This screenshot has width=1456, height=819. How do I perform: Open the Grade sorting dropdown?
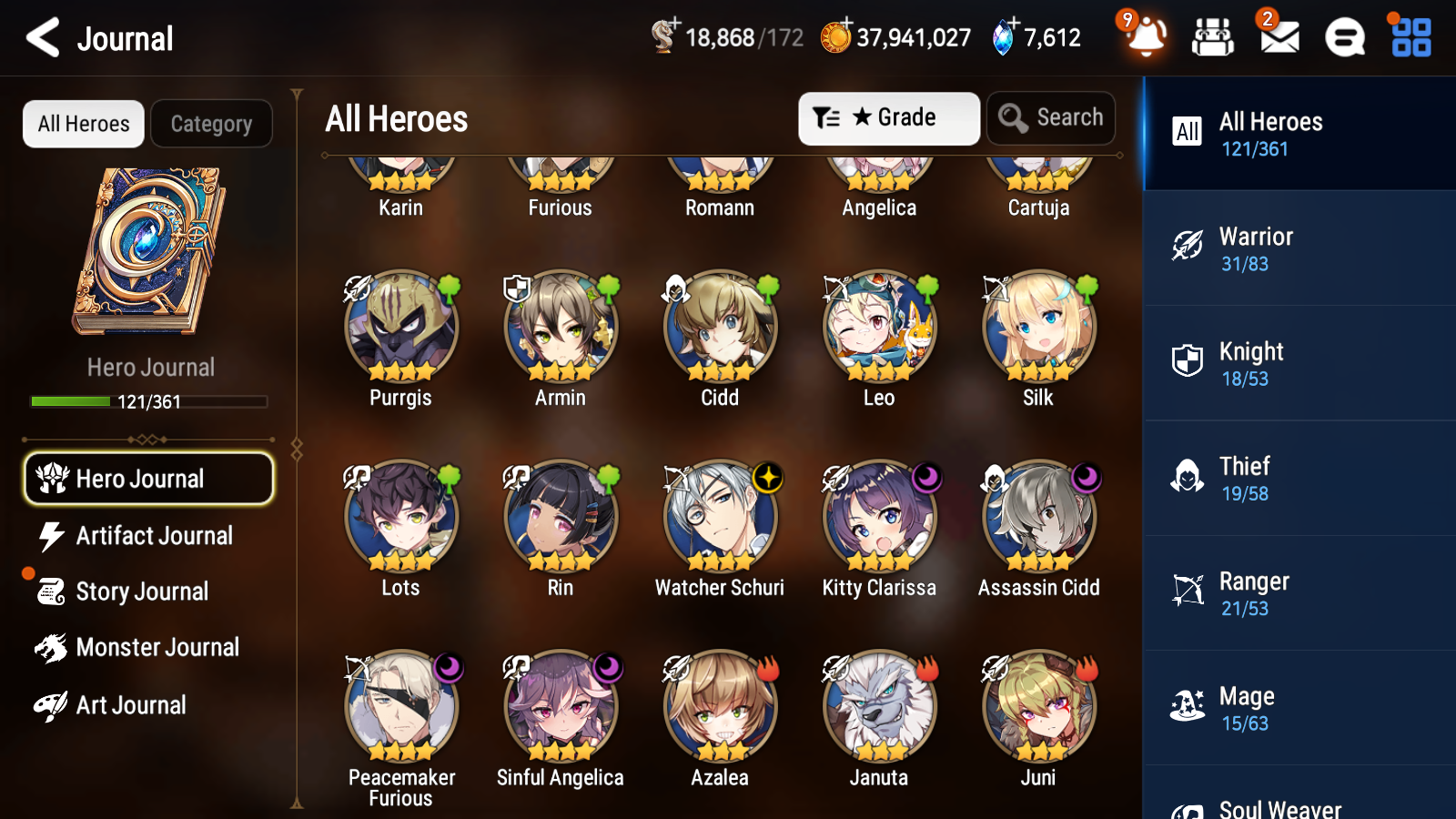point(887,117)
